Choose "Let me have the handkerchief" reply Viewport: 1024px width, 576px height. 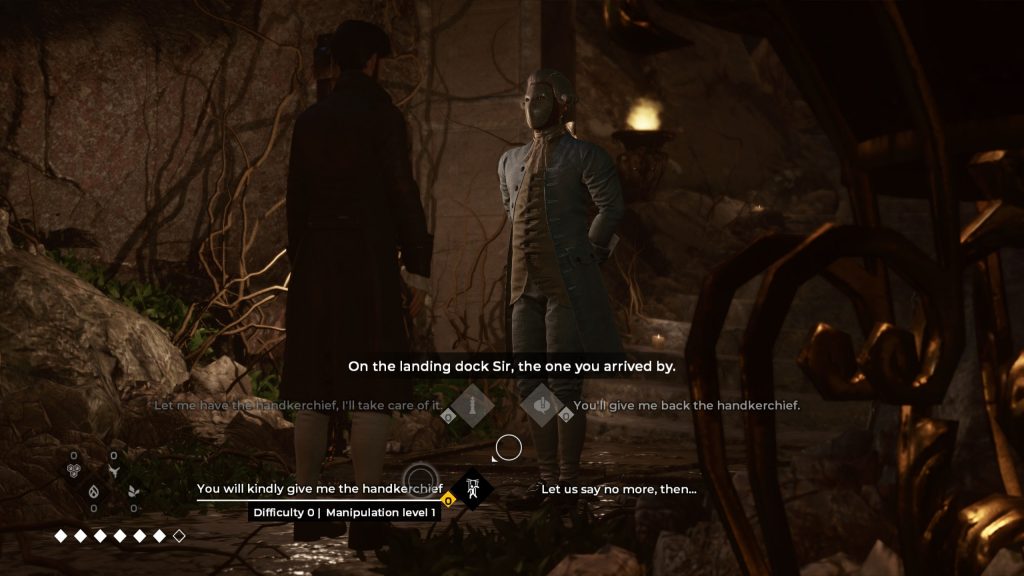click(298, 406)
